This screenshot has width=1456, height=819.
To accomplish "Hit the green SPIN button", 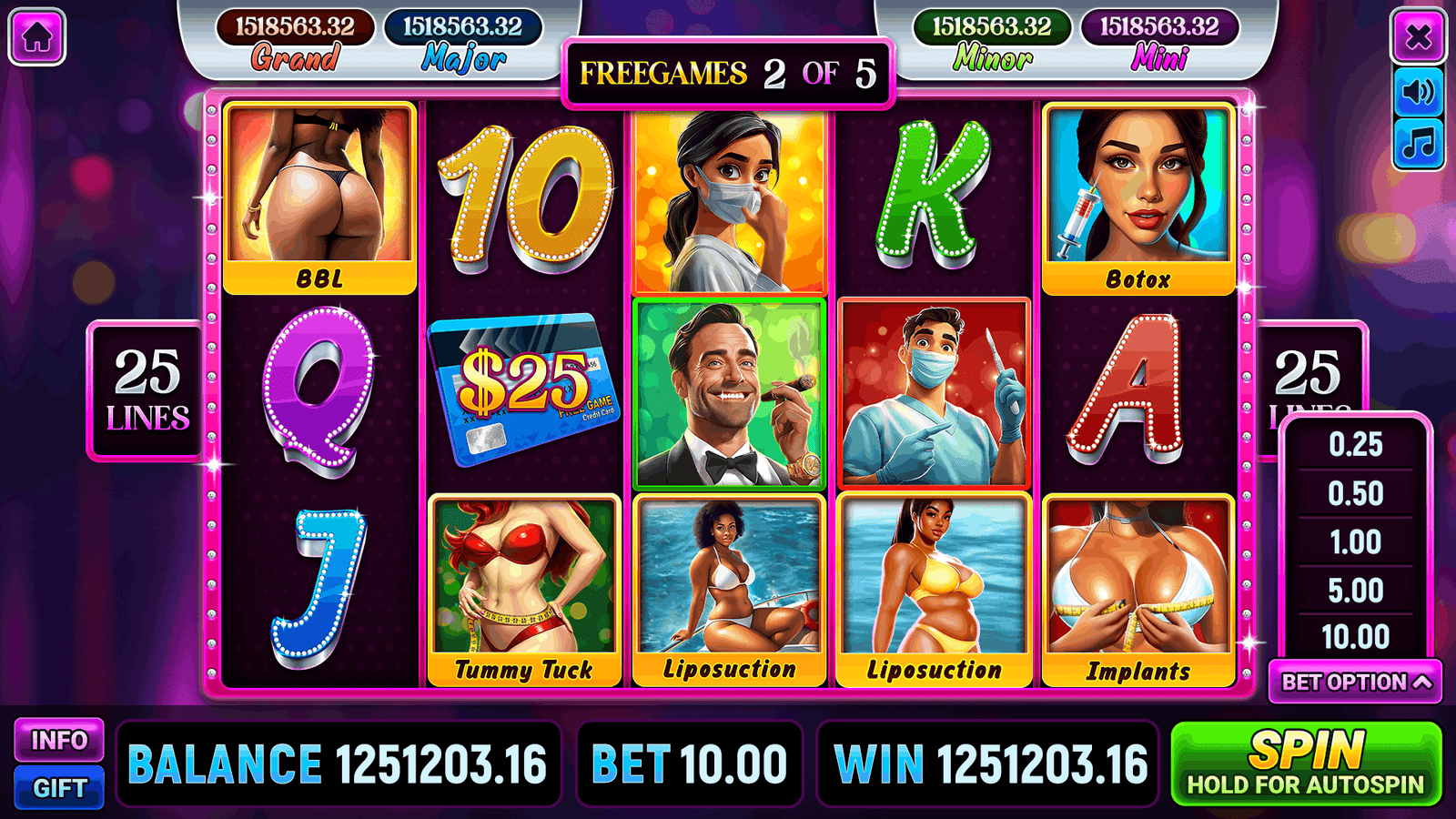I will [1306, 764].
